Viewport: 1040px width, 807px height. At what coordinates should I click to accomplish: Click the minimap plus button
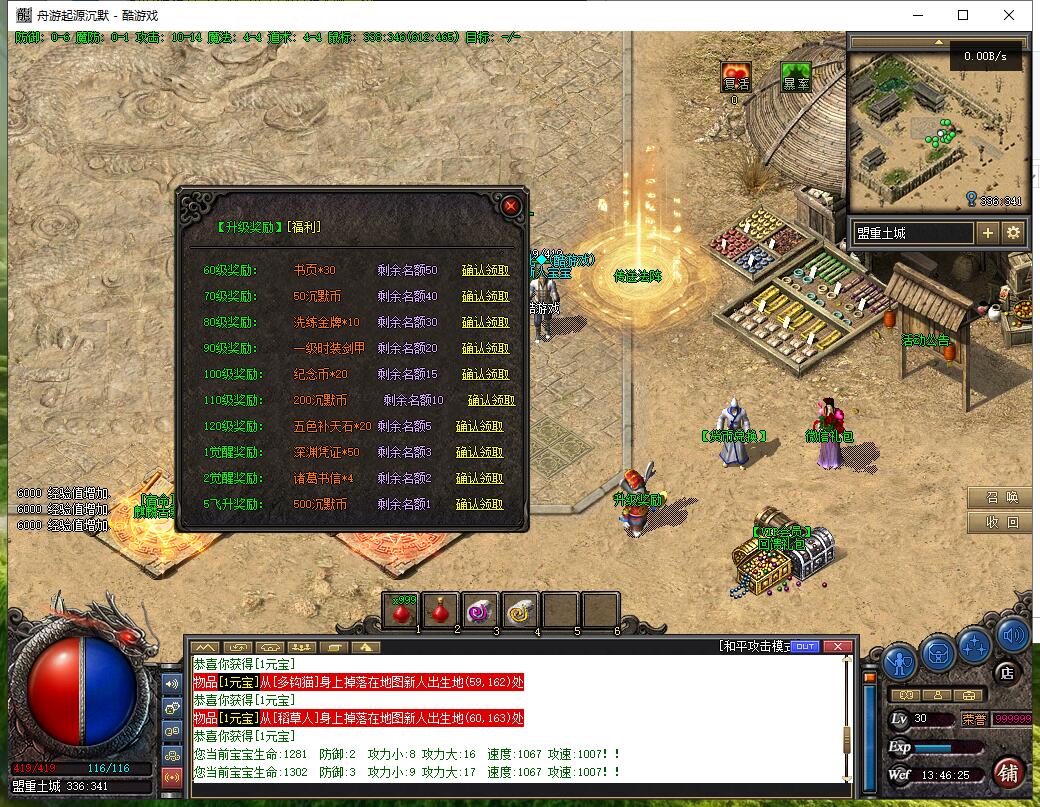pyautogui.click(x=988, y=233)
